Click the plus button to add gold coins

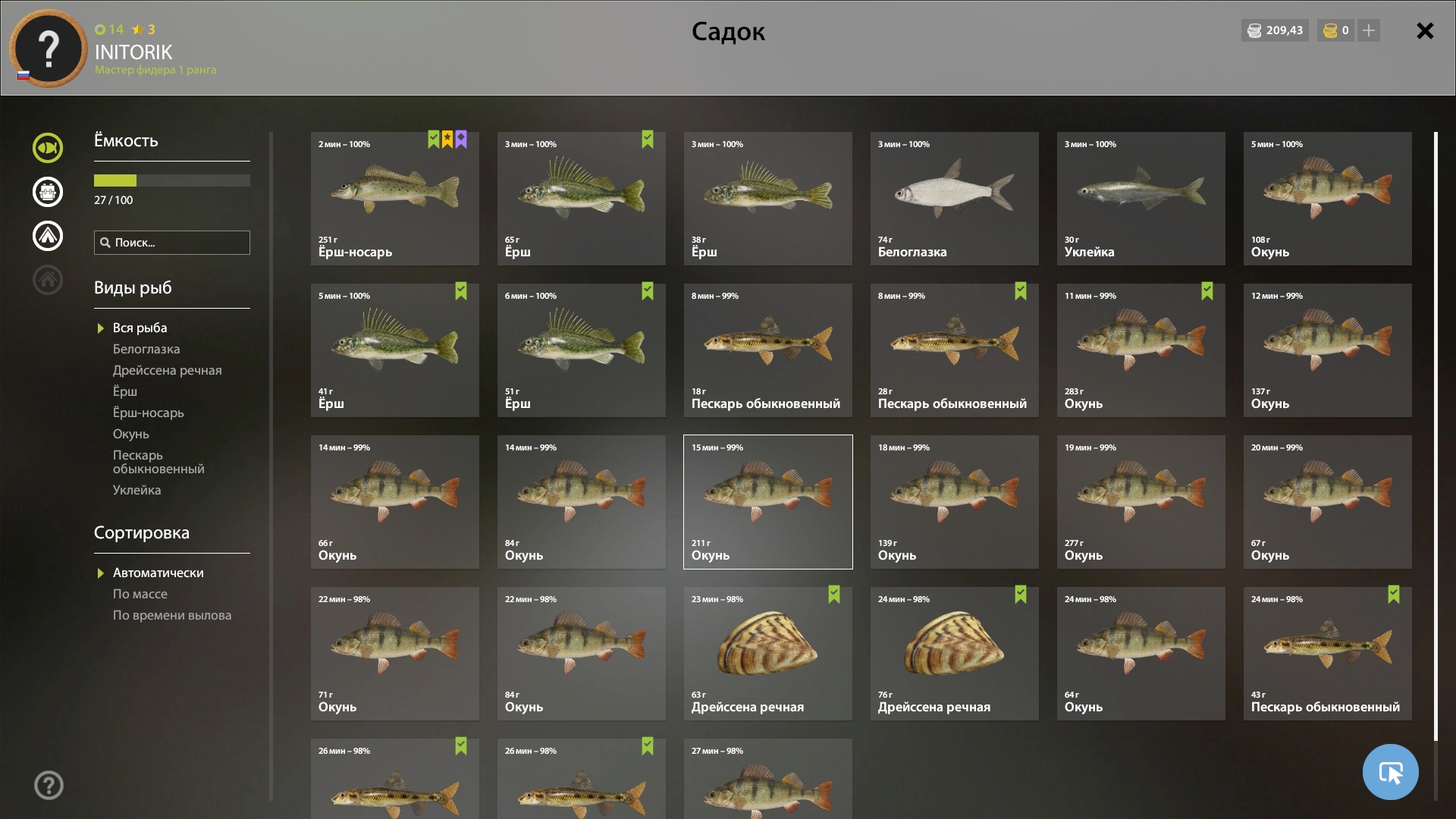[1369, 31]
